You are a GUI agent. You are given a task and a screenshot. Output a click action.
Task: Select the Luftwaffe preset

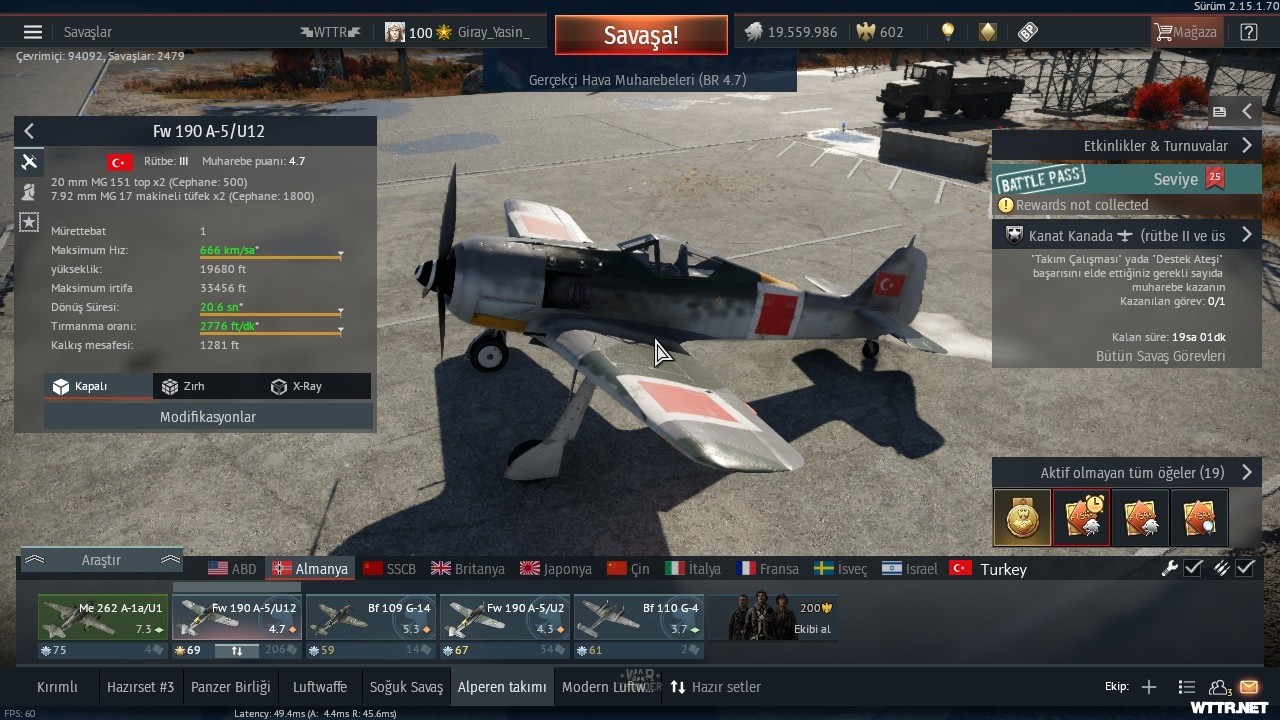(x=320, y=687)
